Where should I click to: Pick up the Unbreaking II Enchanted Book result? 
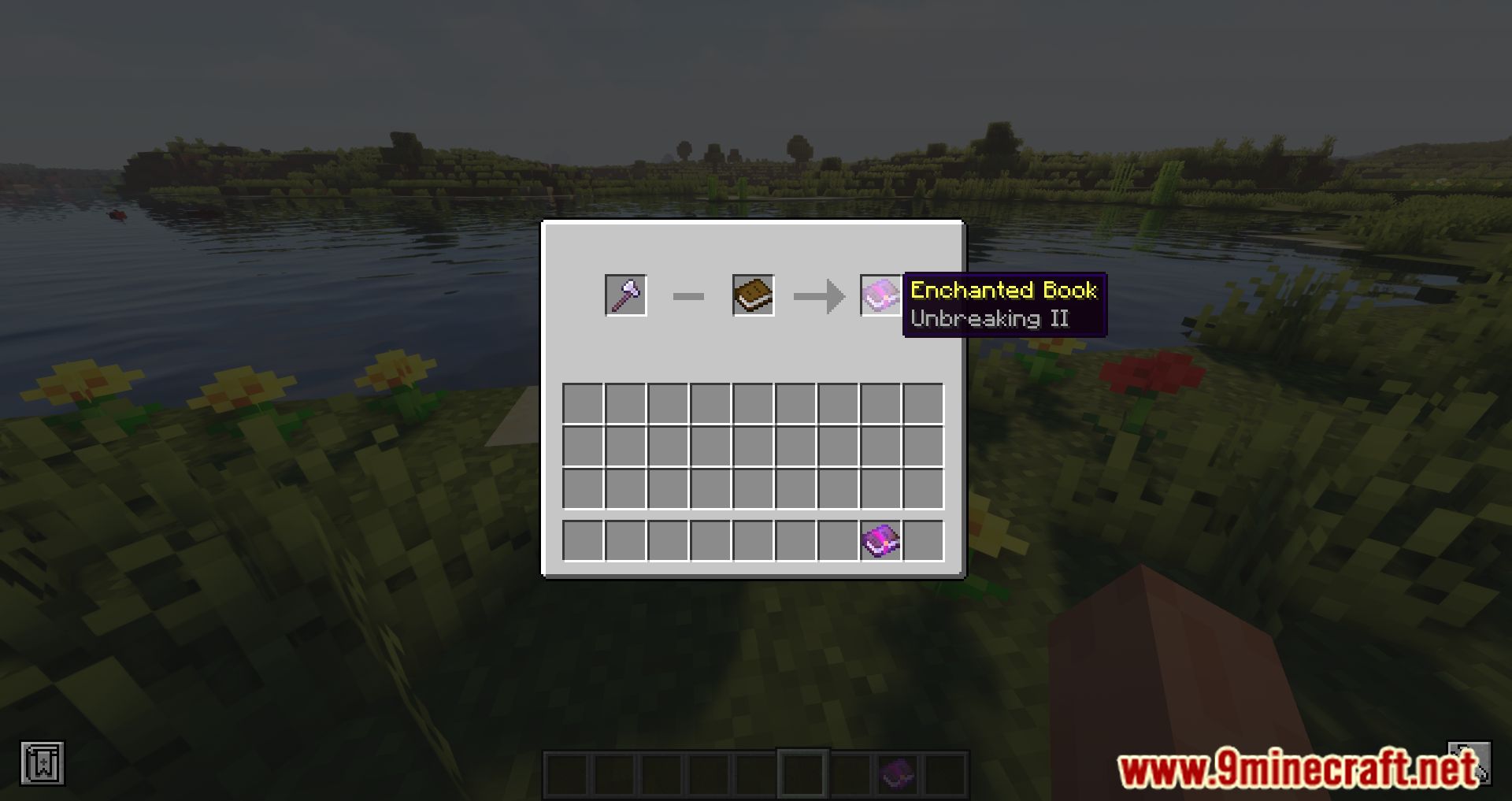click(x=880, y=295)
